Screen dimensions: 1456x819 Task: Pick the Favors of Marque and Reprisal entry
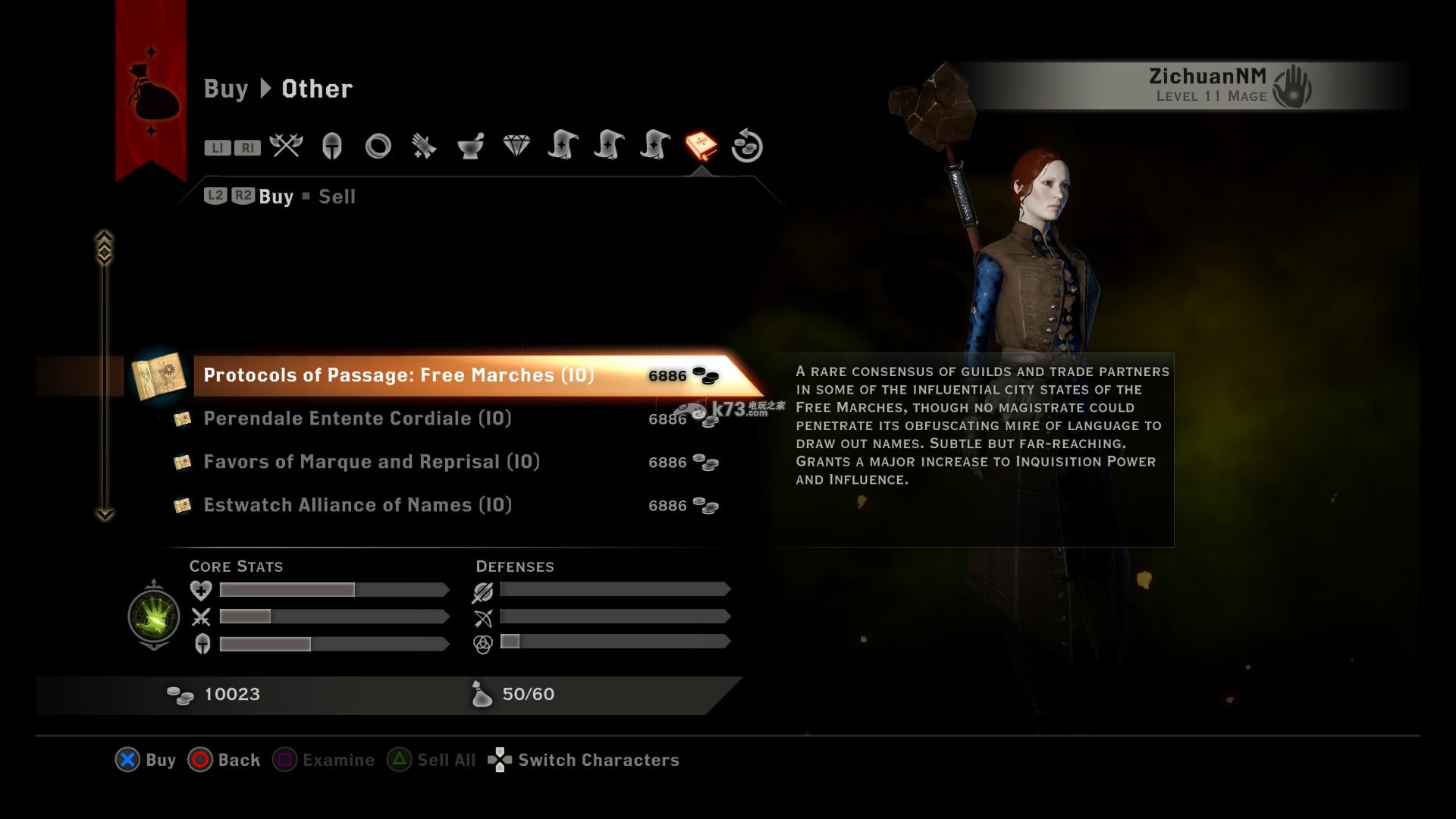pos(372,462)
